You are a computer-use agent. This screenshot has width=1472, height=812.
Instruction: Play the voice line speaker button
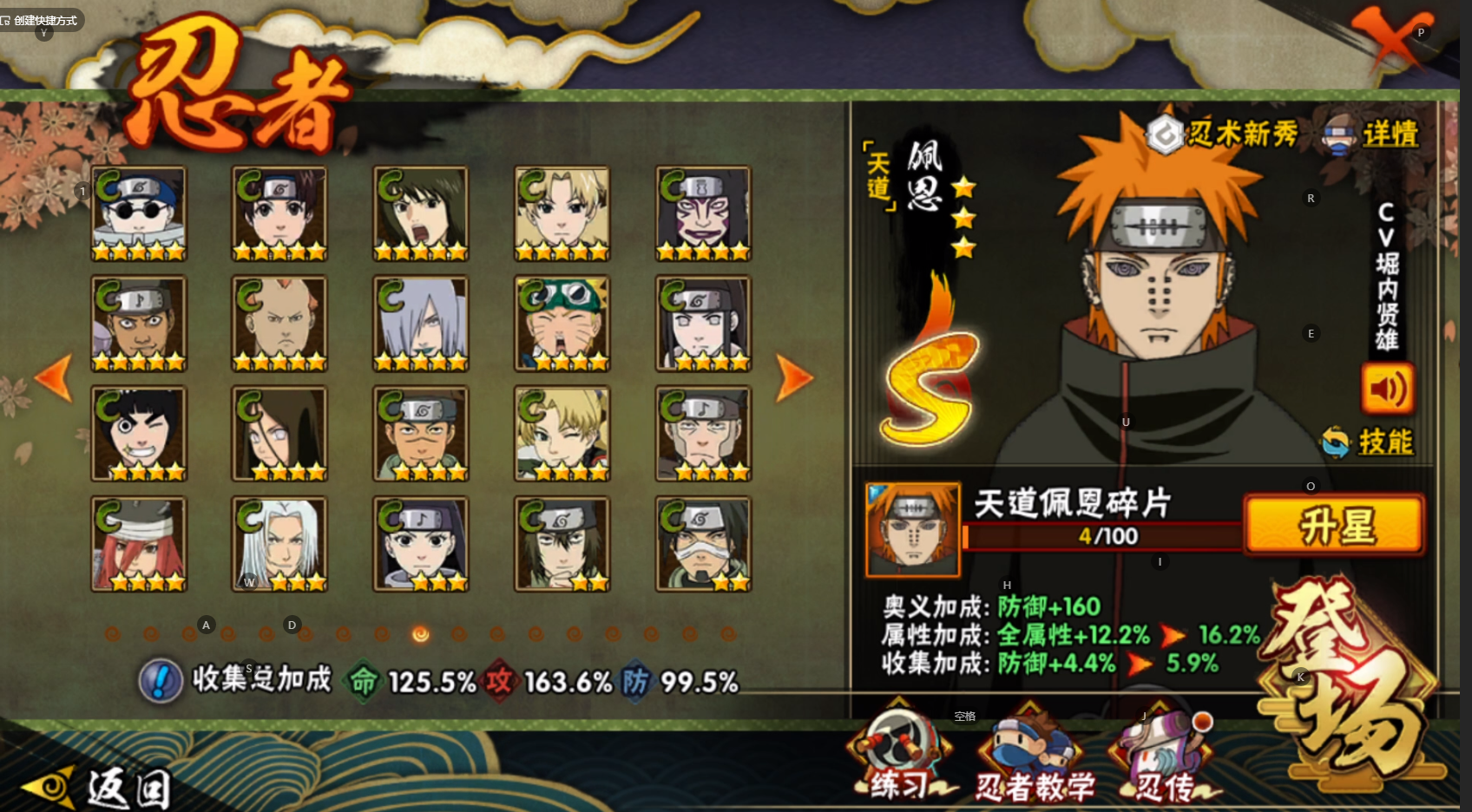[1386, 390]
